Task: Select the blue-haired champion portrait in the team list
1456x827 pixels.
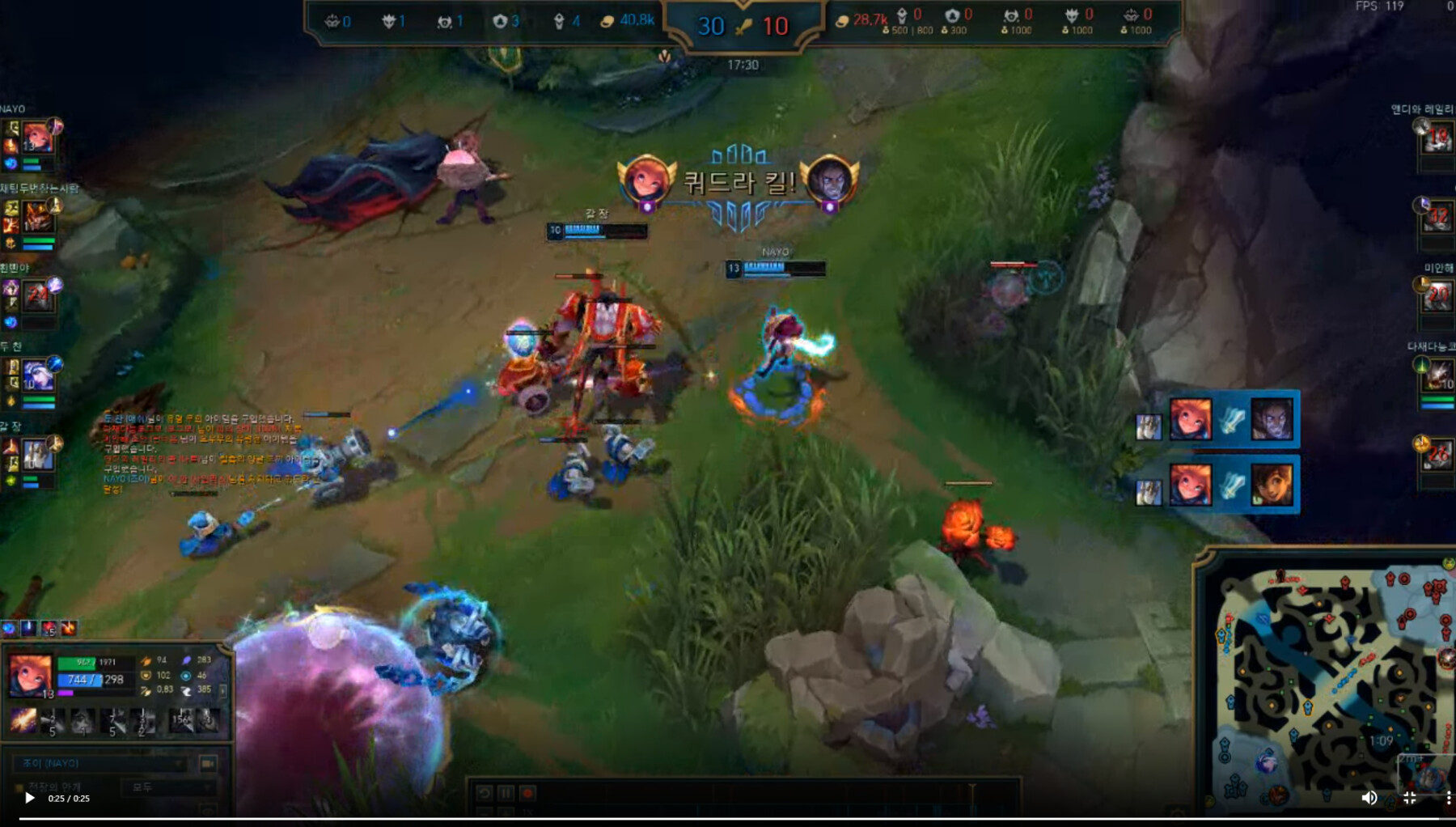Action: (37, 375)
